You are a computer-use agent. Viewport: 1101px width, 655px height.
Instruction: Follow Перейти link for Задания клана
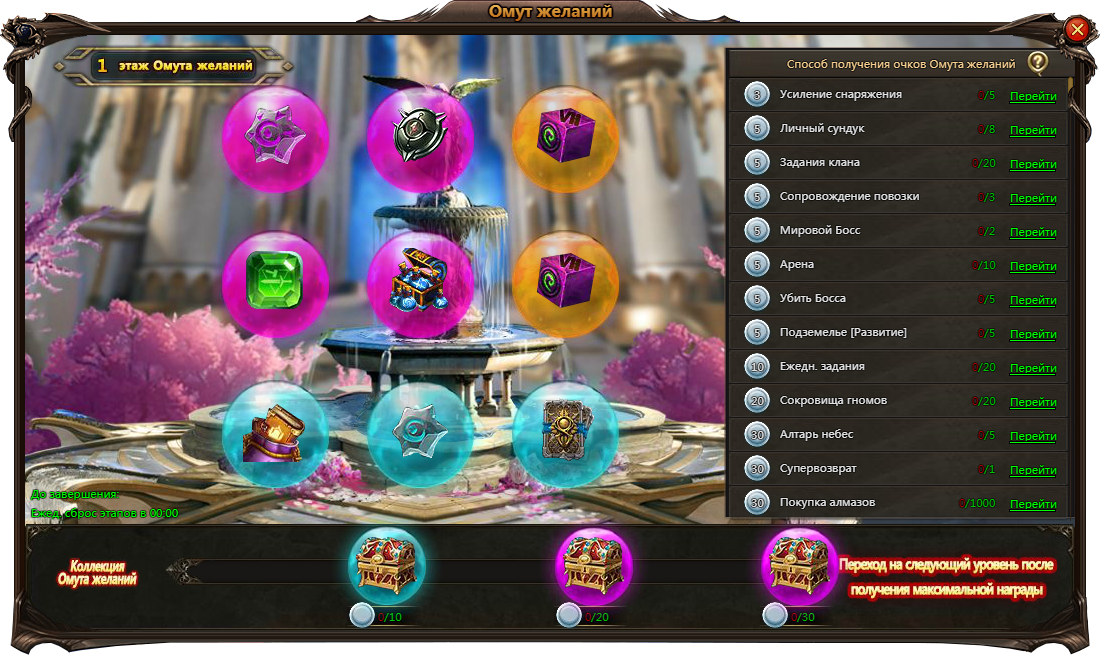tap(1033, 165)
